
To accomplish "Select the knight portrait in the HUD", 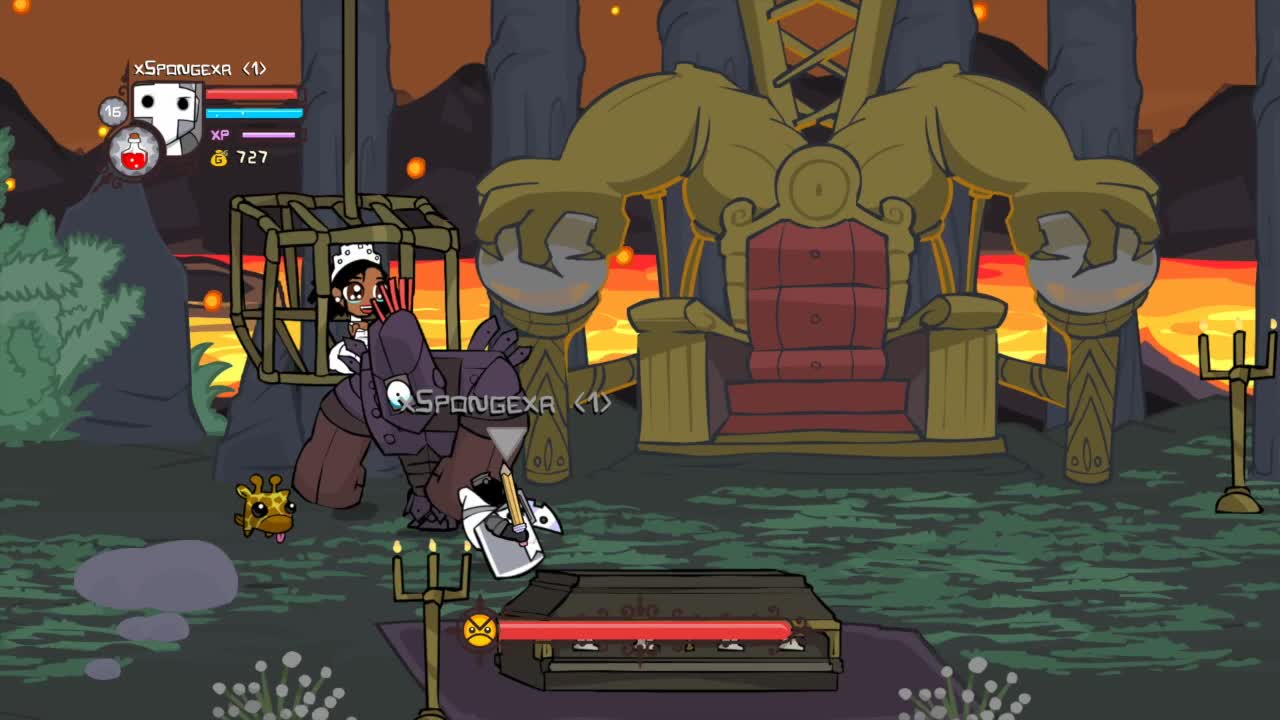I will [x=166, y=112].
